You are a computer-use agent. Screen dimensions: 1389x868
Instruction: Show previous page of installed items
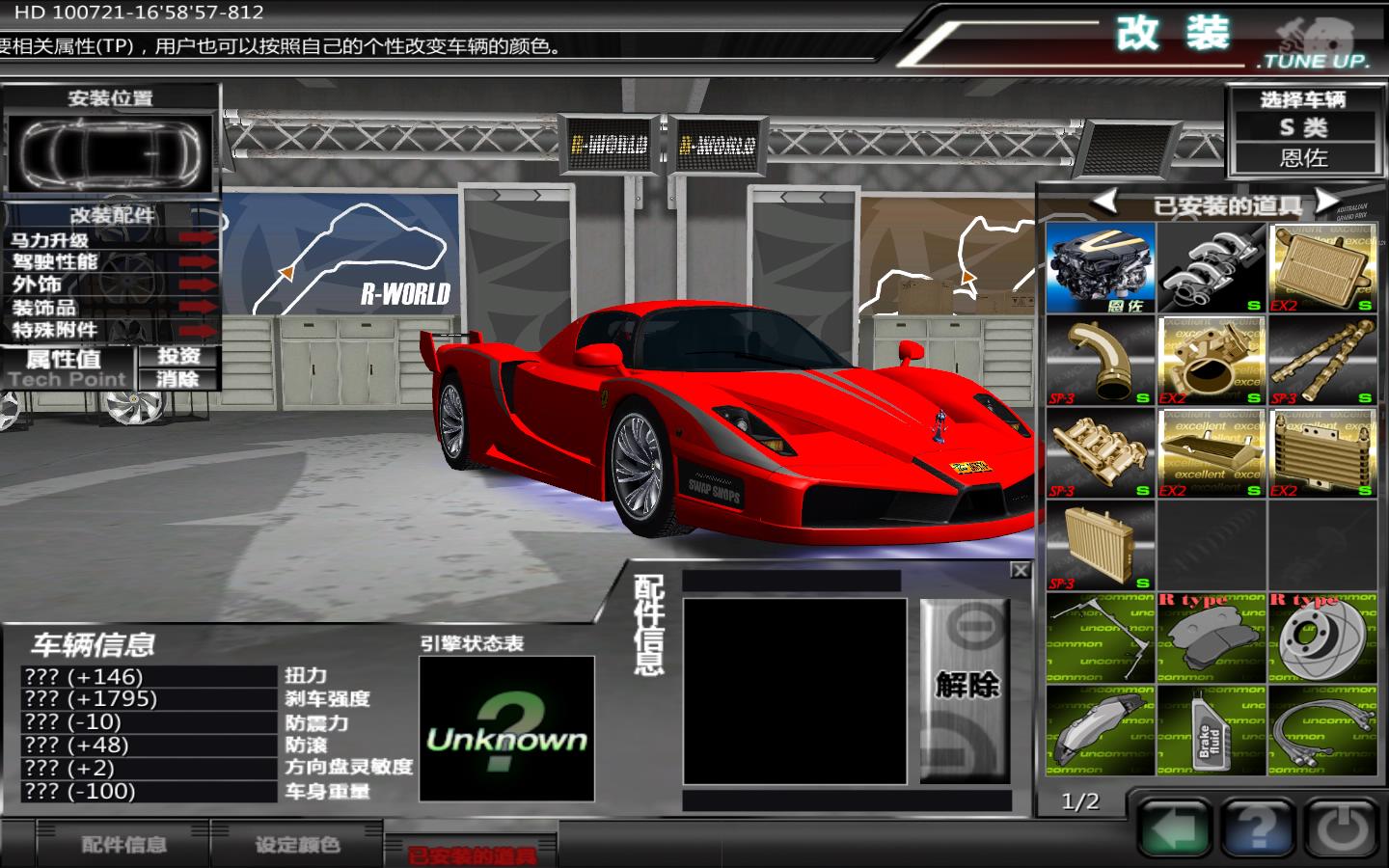pos(1104,202)
